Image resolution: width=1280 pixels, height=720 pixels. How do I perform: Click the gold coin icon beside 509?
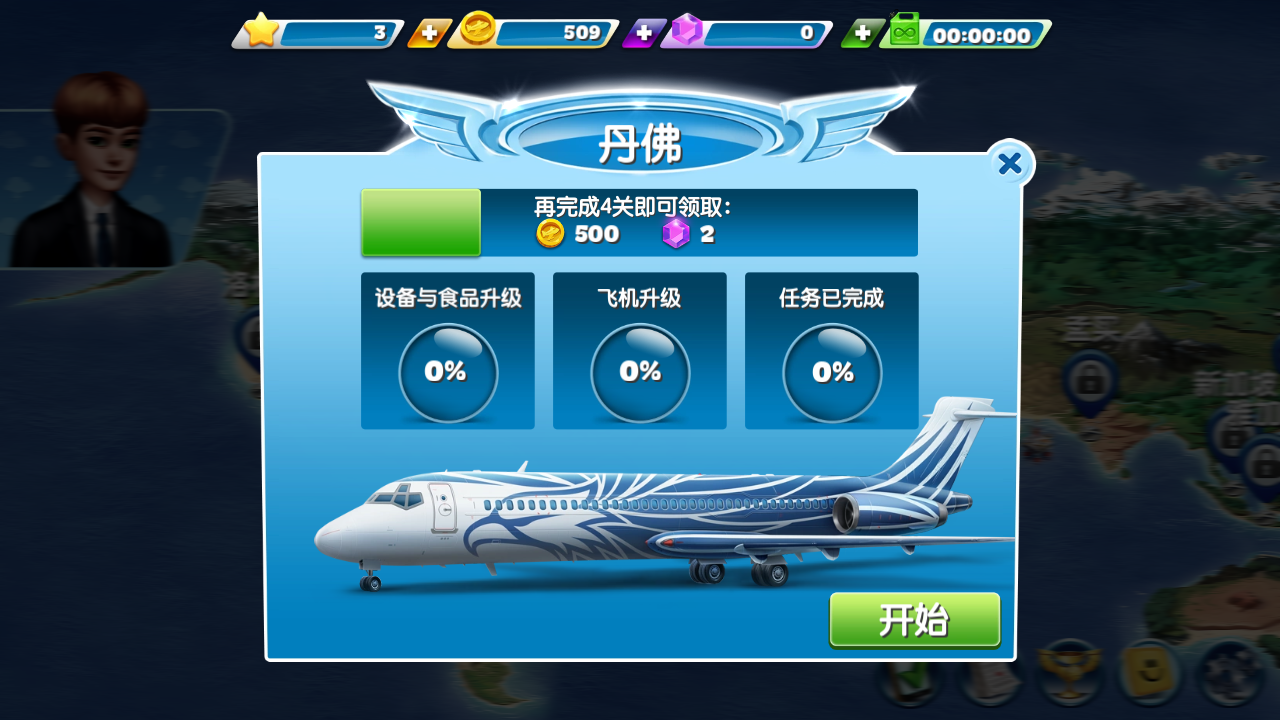point(479,32)
